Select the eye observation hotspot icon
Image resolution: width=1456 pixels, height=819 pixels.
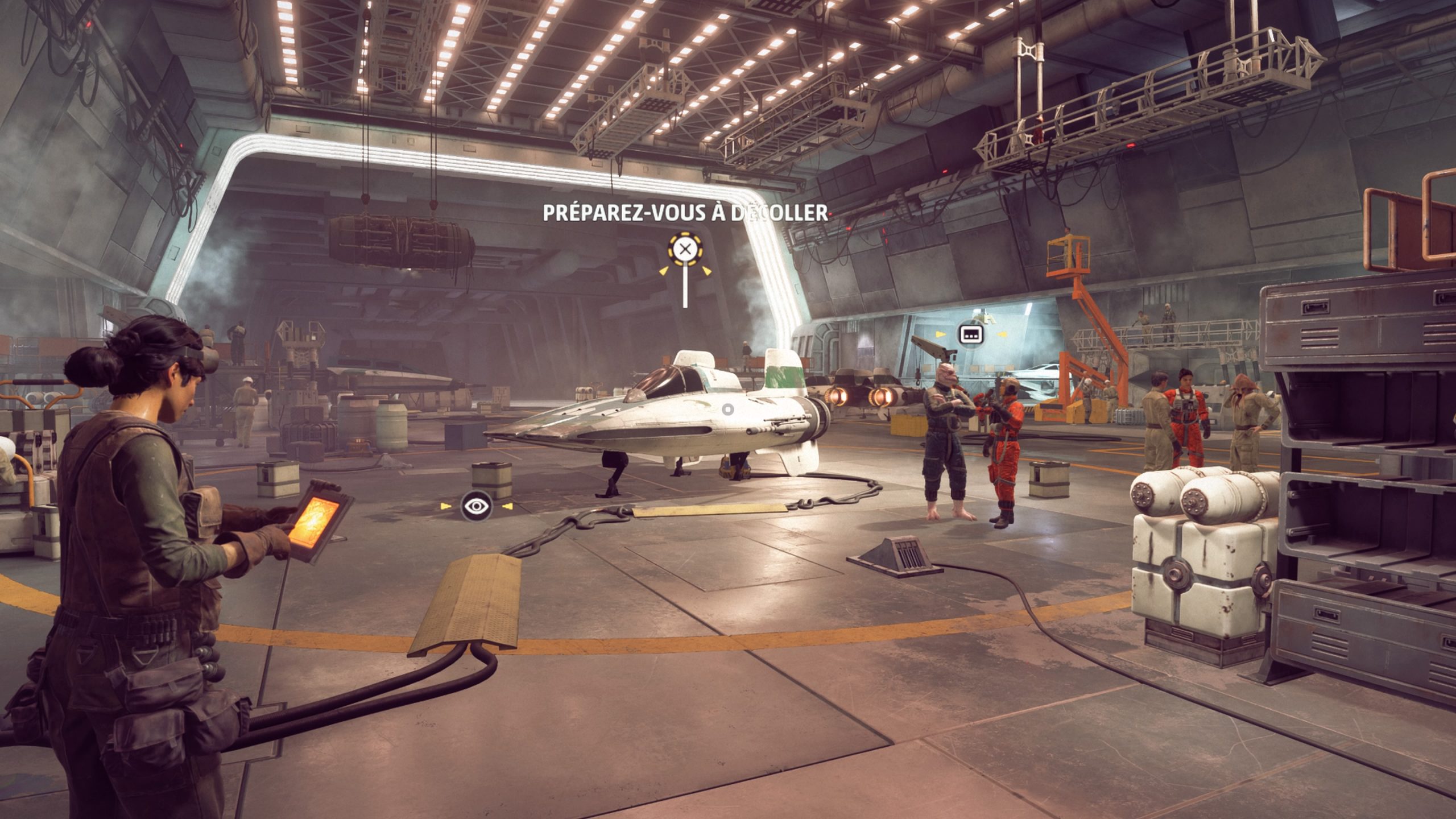click(x=477, y=506)
